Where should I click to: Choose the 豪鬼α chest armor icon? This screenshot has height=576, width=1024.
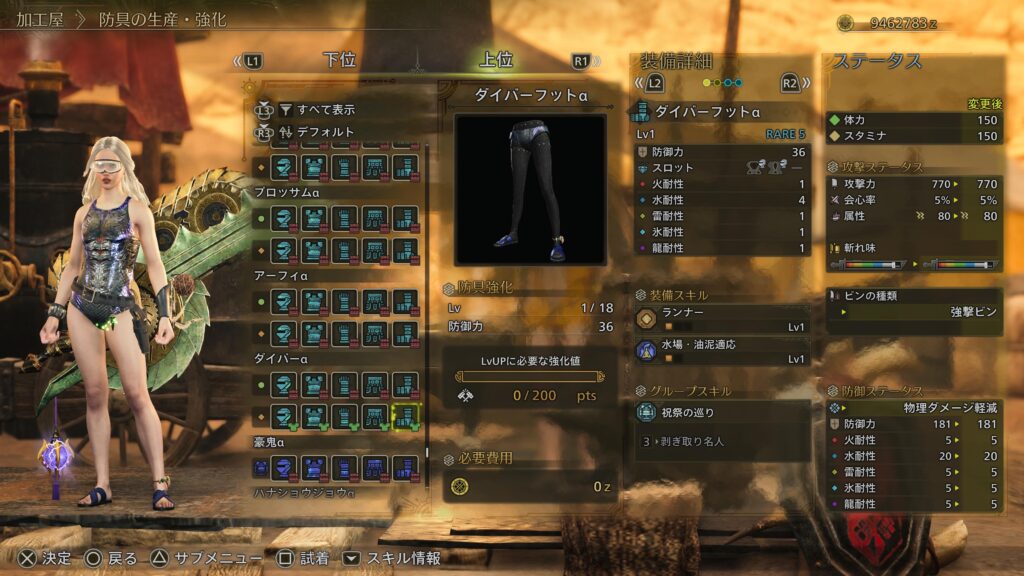(x=315, y=467)
